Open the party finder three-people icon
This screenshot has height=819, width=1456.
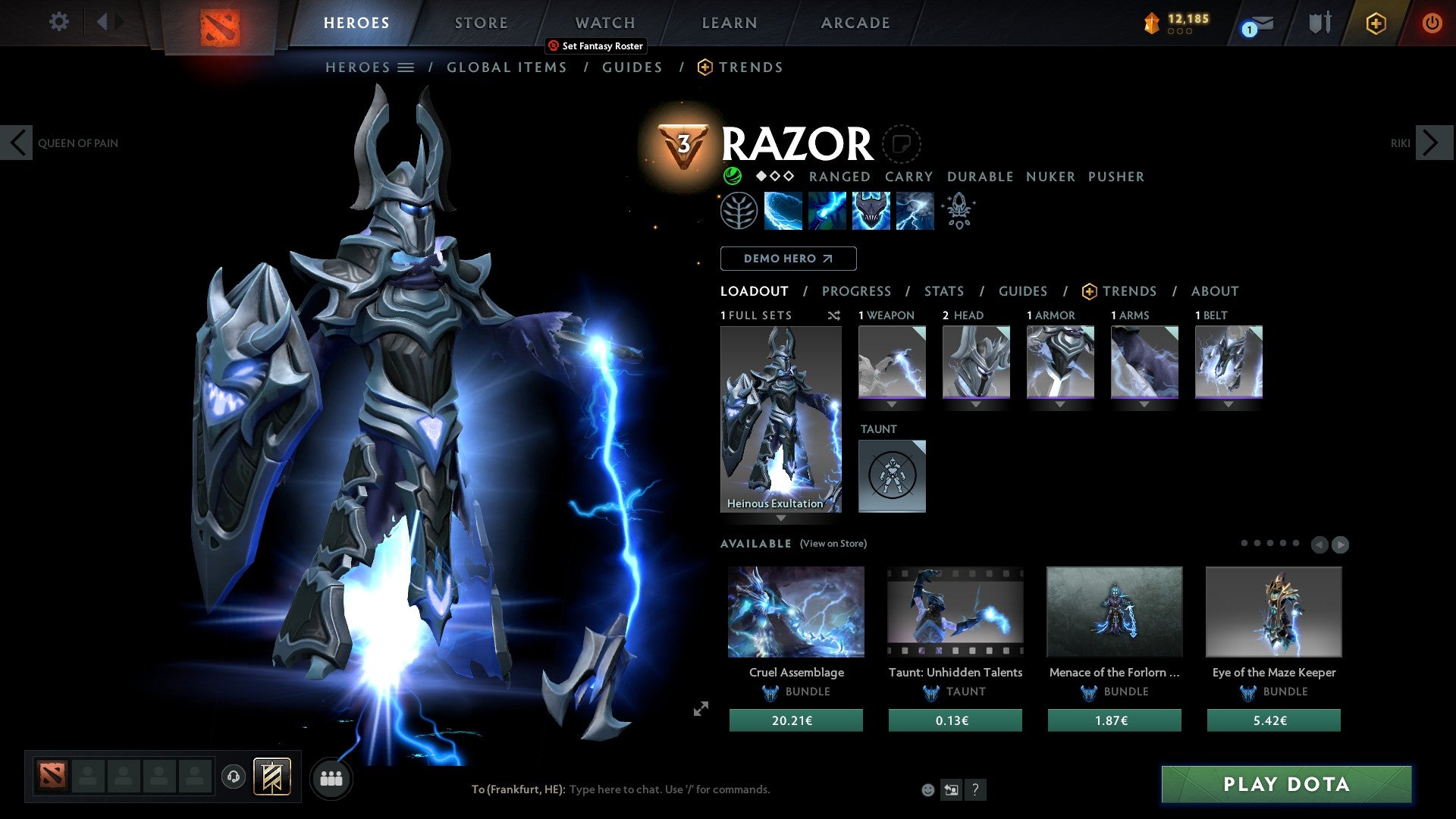(x=331, y=777)
